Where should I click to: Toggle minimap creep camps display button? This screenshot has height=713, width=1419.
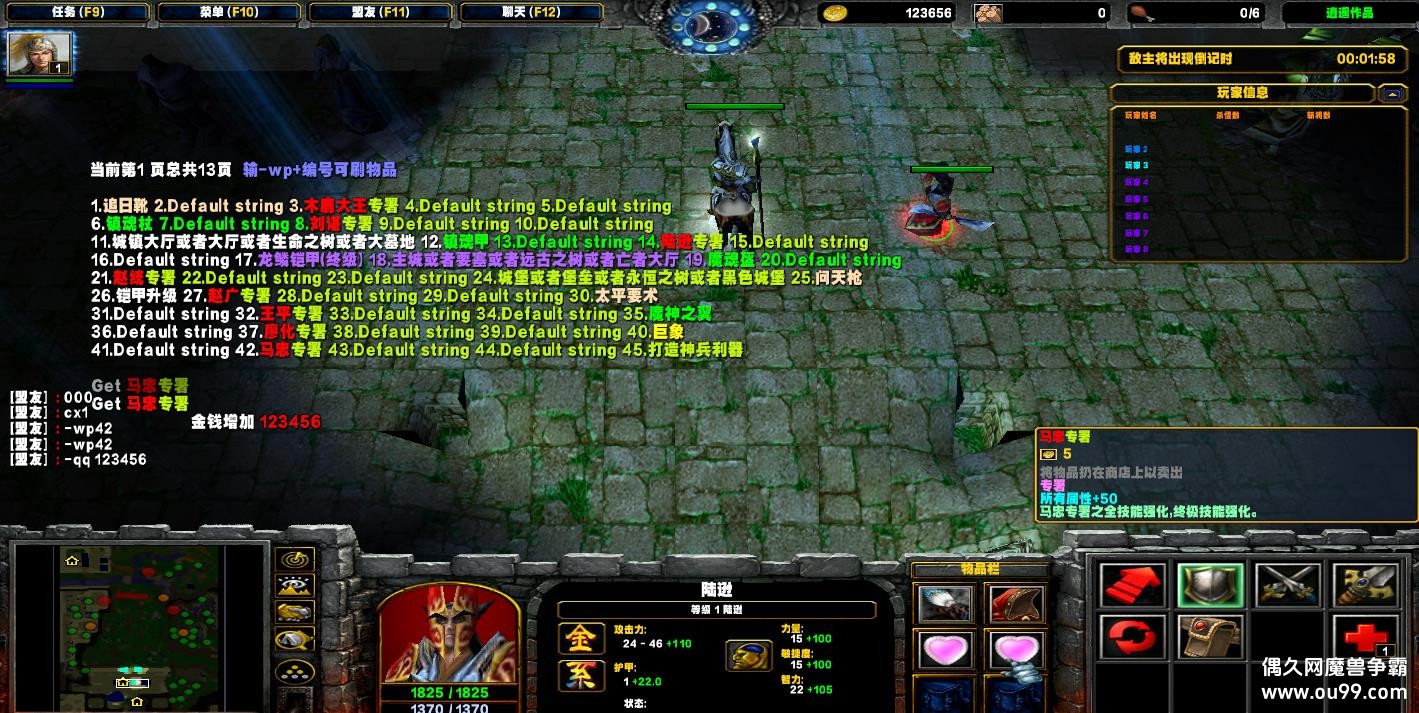coord(296,640)
